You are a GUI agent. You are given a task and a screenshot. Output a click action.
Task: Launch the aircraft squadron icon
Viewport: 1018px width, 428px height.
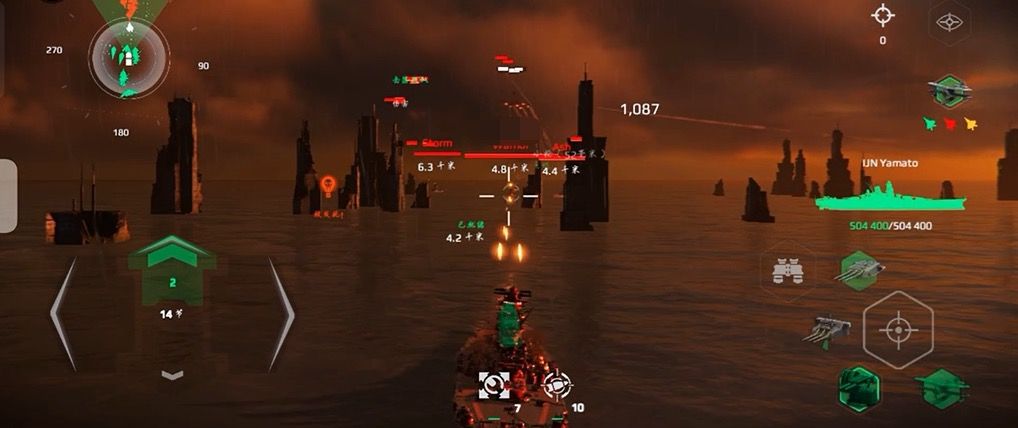(x=948, y=91)
